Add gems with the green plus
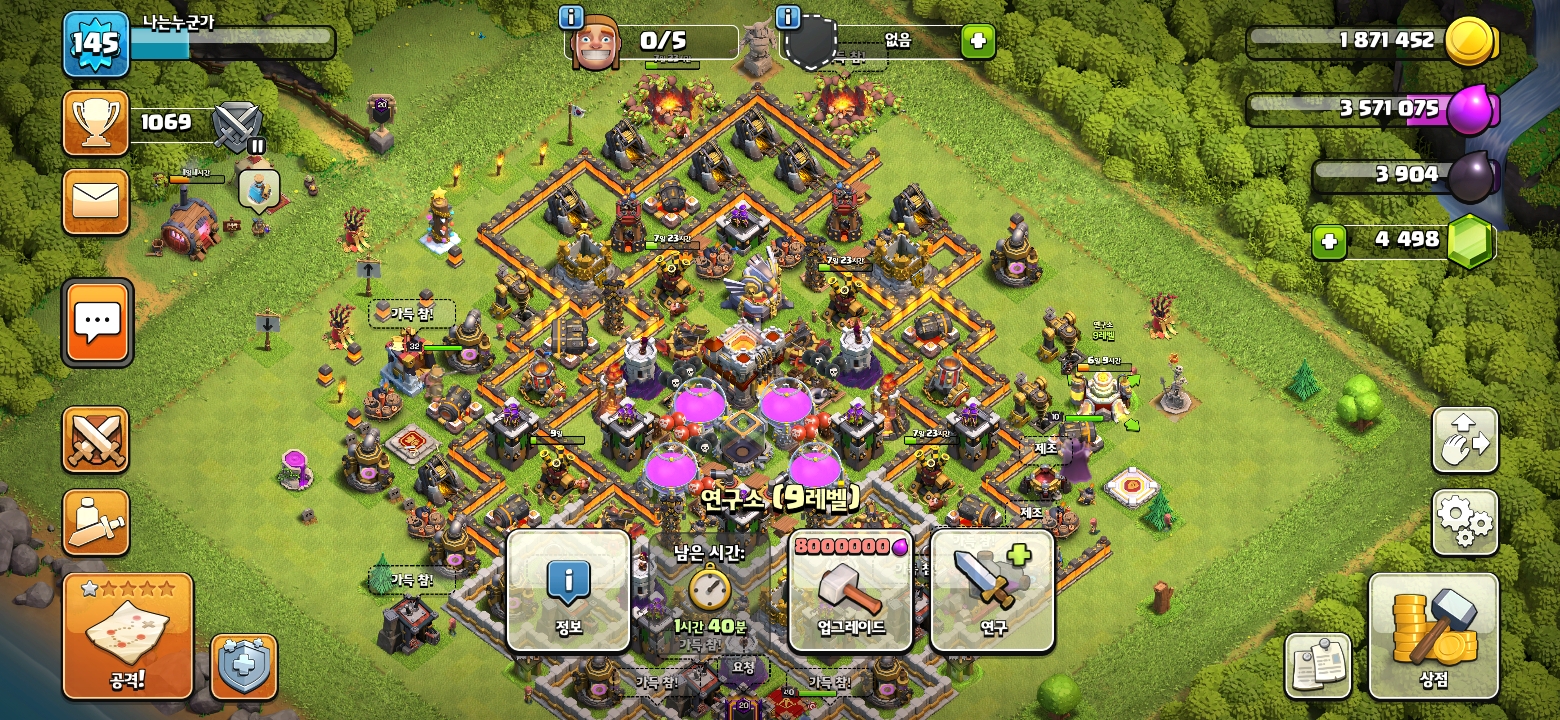 pyautogui.click(x=1328, y=241)
